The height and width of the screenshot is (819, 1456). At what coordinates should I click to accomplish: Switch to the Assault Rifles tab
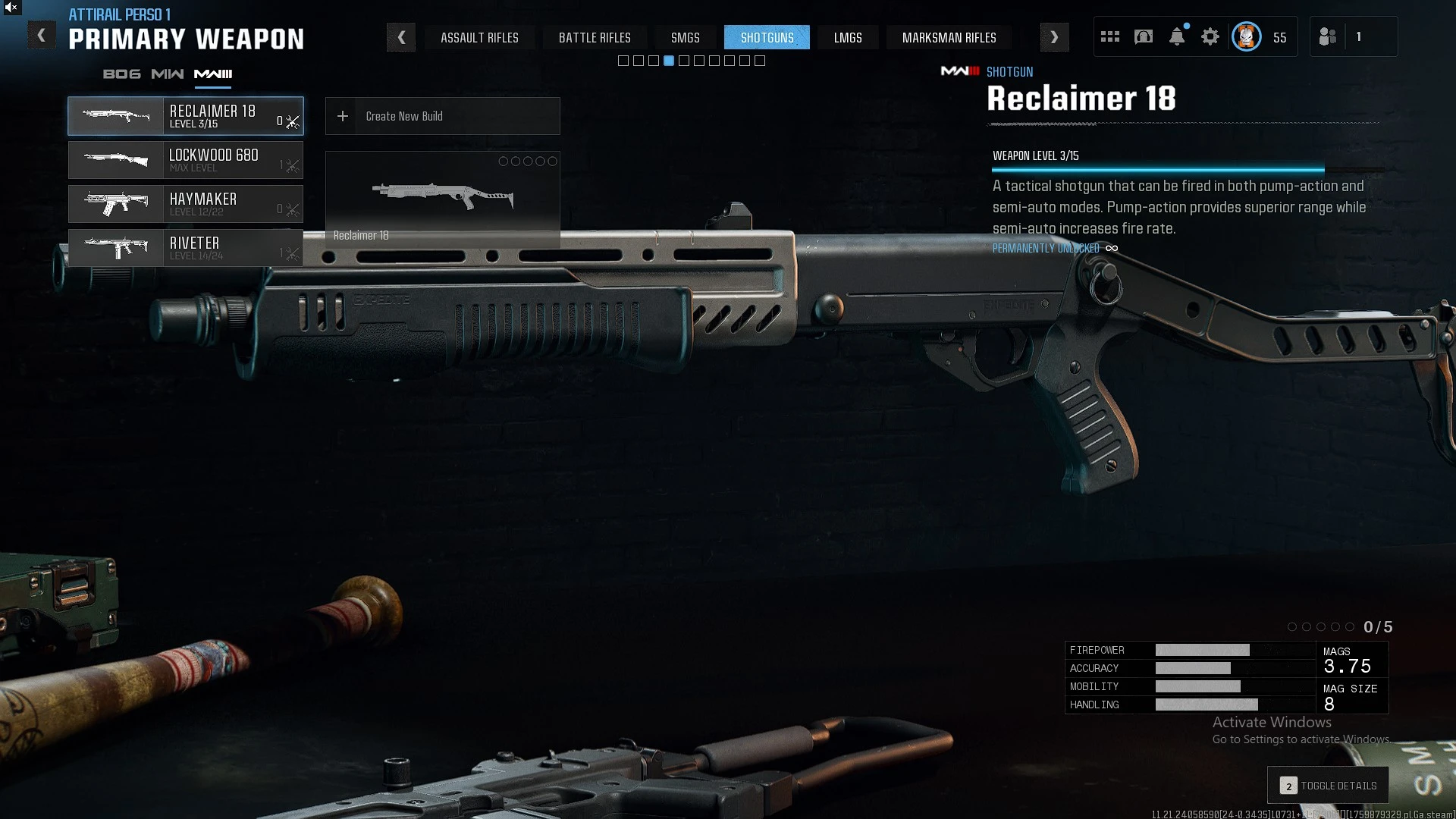click(479, 37)
